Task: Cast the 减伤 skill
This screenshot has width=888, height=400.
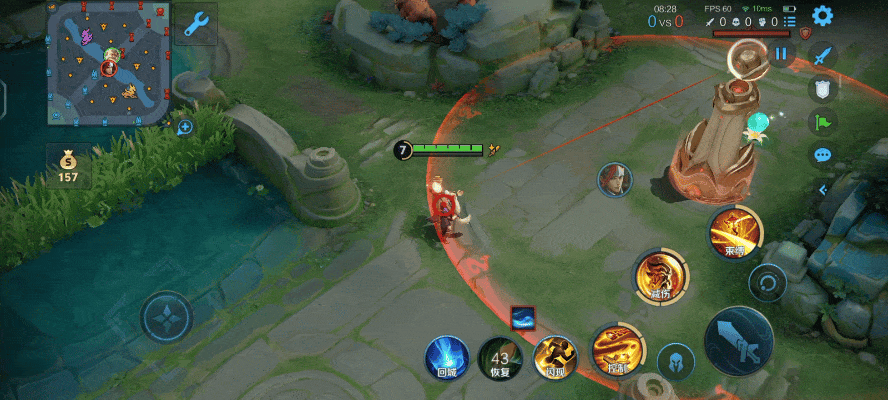Action: (x=660, y=276)
